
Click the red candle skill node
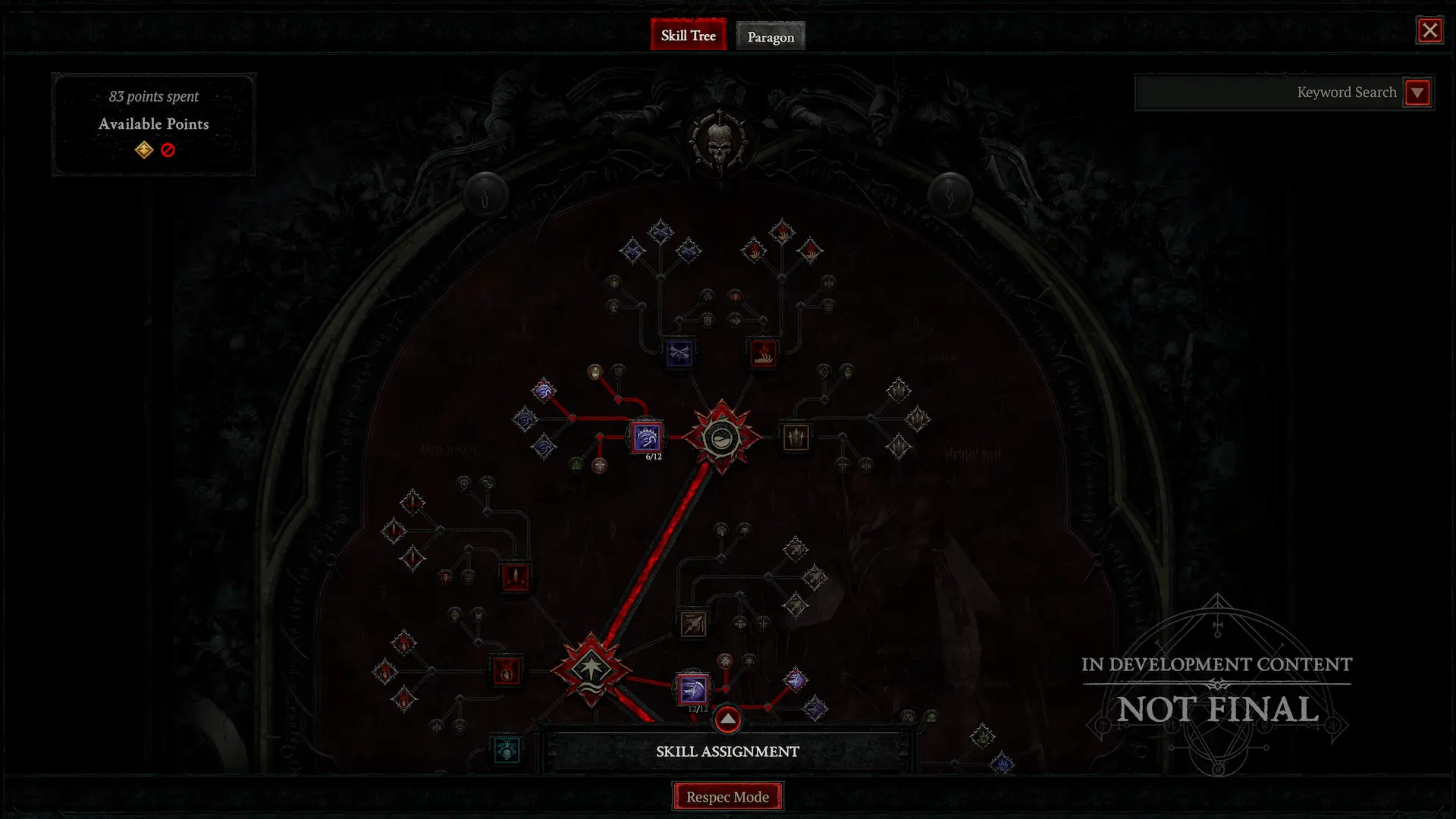[x=516, y=578]
